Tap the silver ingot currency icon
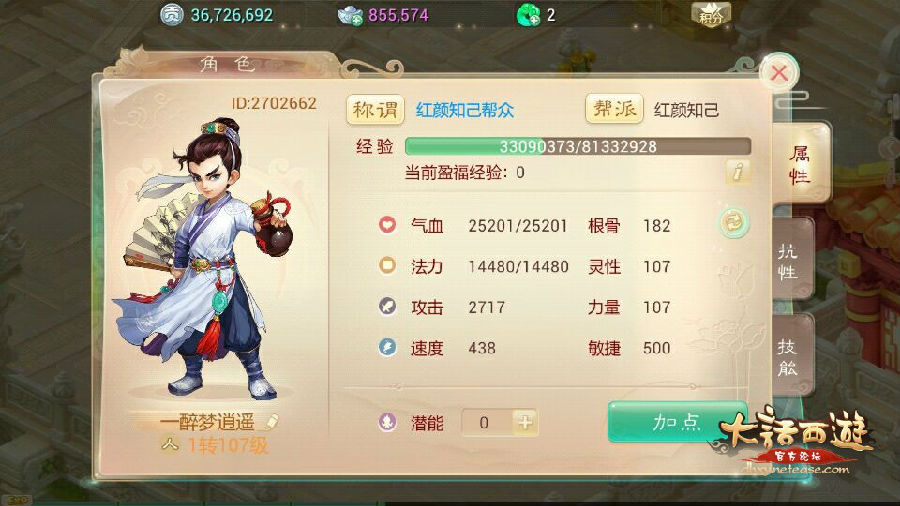Image resolution: width=900 pixels, height=506 pixels. coord(351,15)
